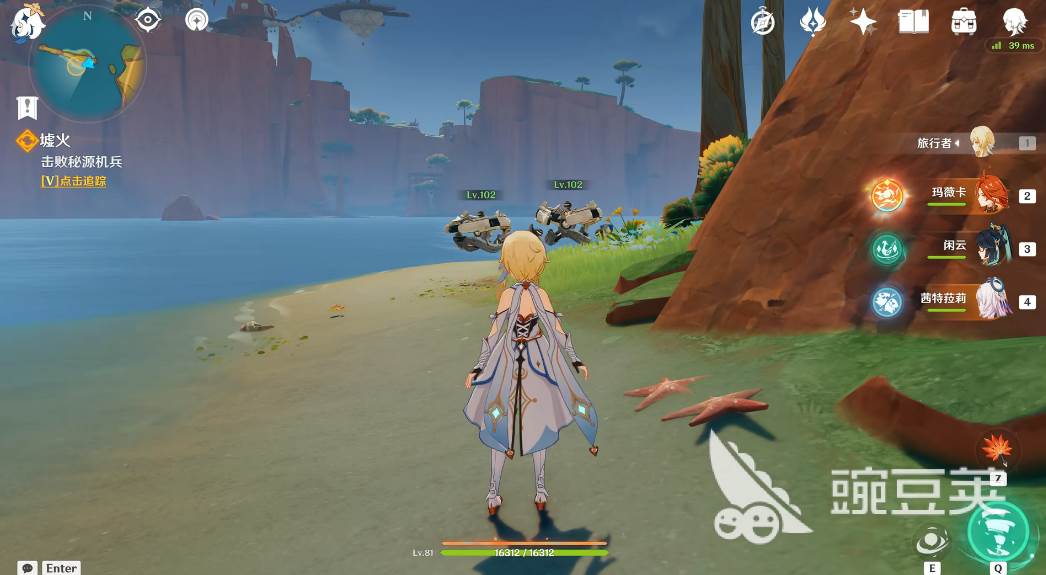Image resolution: width=1046 pixels, height=575 pixels.
Task: Click the 墟火 quest tracker
Action: (x=56, y=142)
